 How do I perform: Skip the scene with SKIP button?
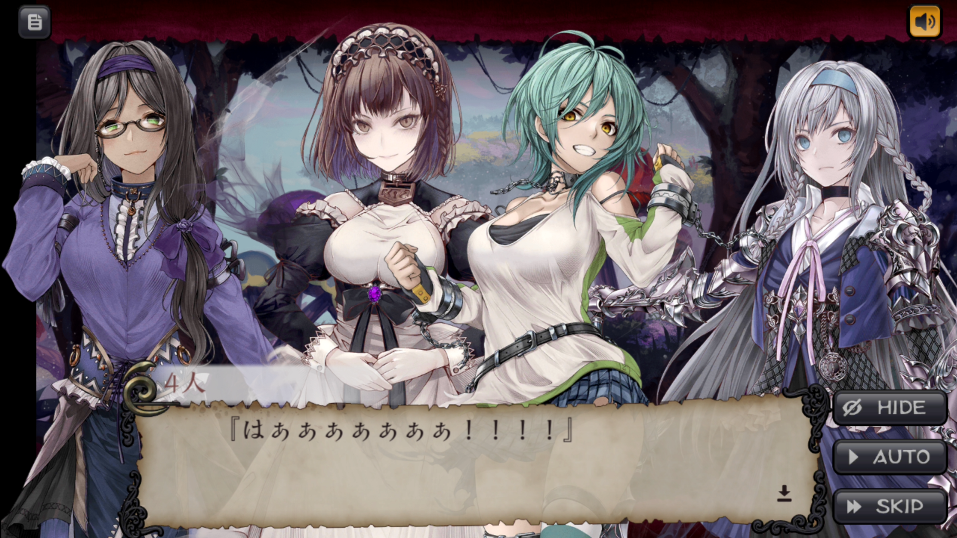tap(889, 506)
